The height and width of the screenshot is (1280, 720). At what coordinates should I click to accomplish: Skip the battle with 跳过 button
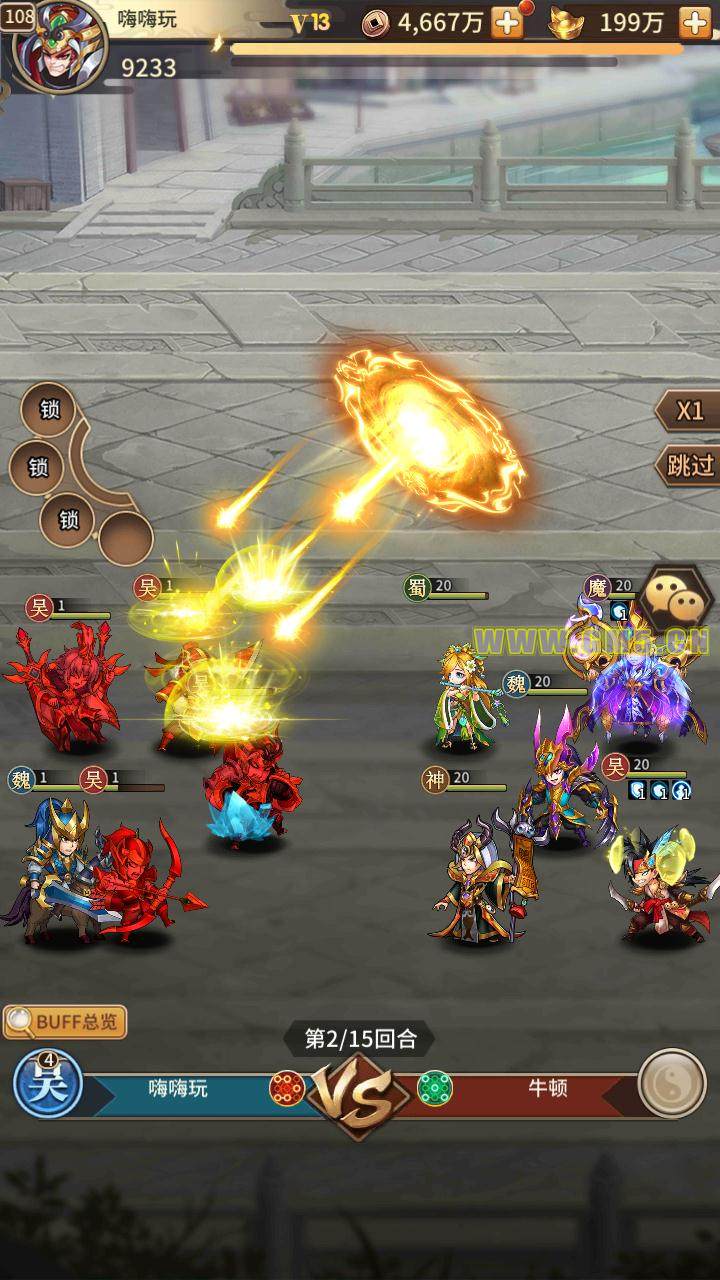688,465
